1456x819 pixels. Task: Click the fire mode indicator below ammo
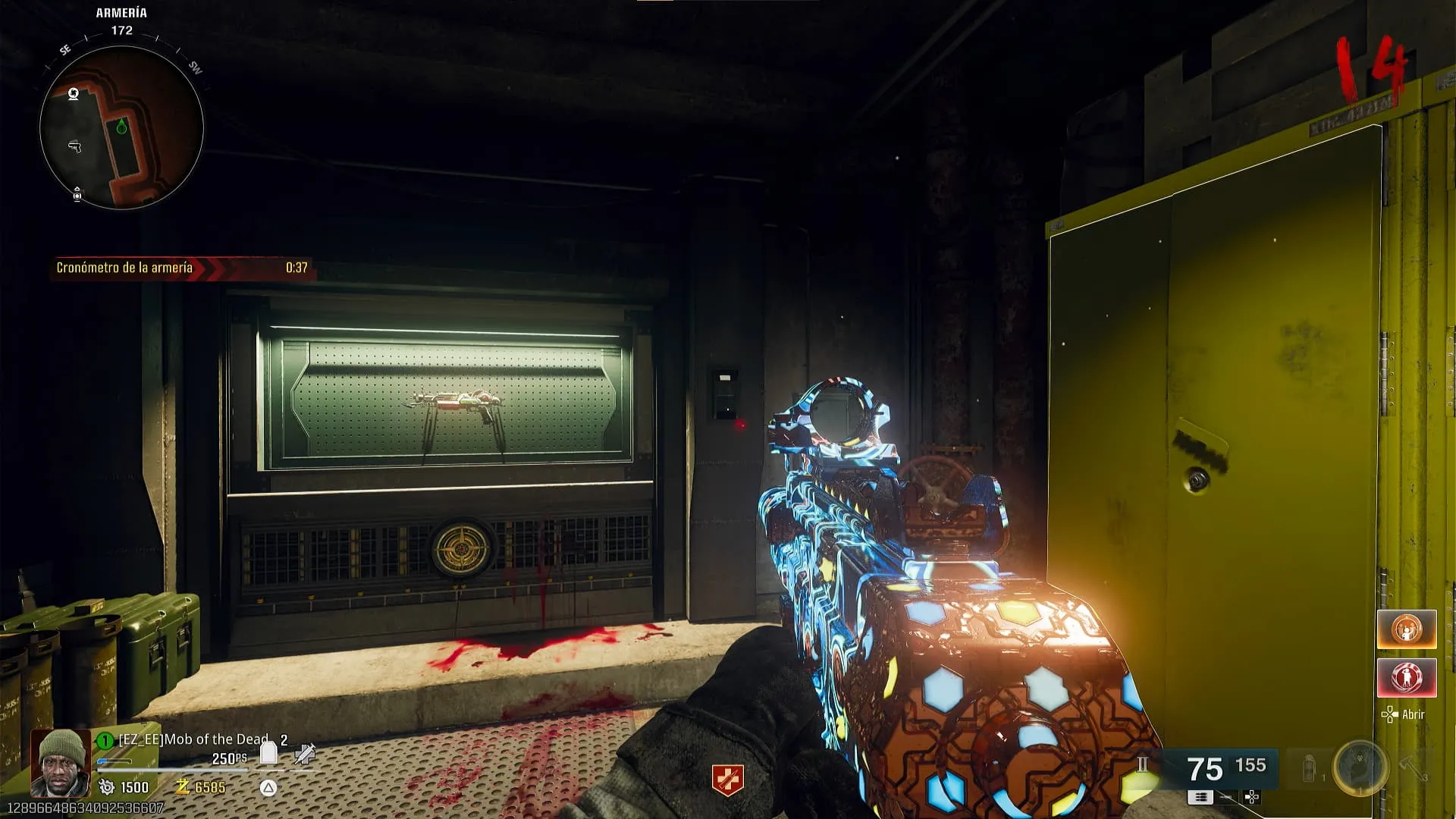click(x=1200, y=797)
